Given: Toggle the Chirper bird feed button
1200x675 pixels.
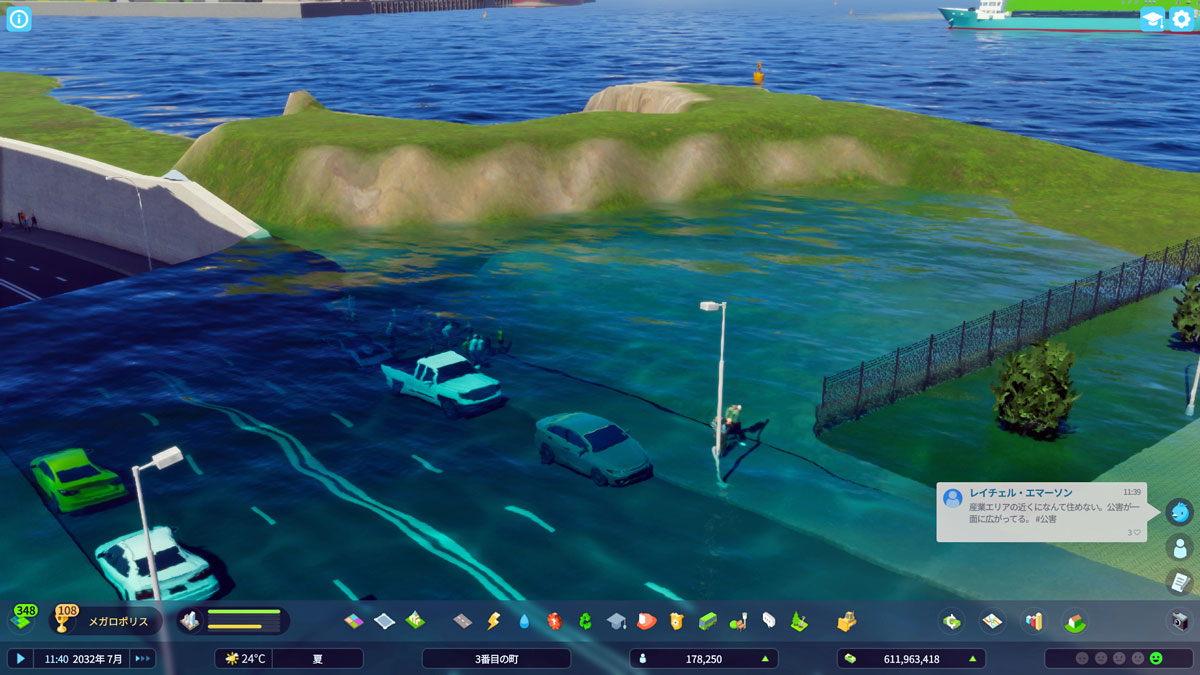Looking at the screenshot, I should click(x=1180, y=512).
